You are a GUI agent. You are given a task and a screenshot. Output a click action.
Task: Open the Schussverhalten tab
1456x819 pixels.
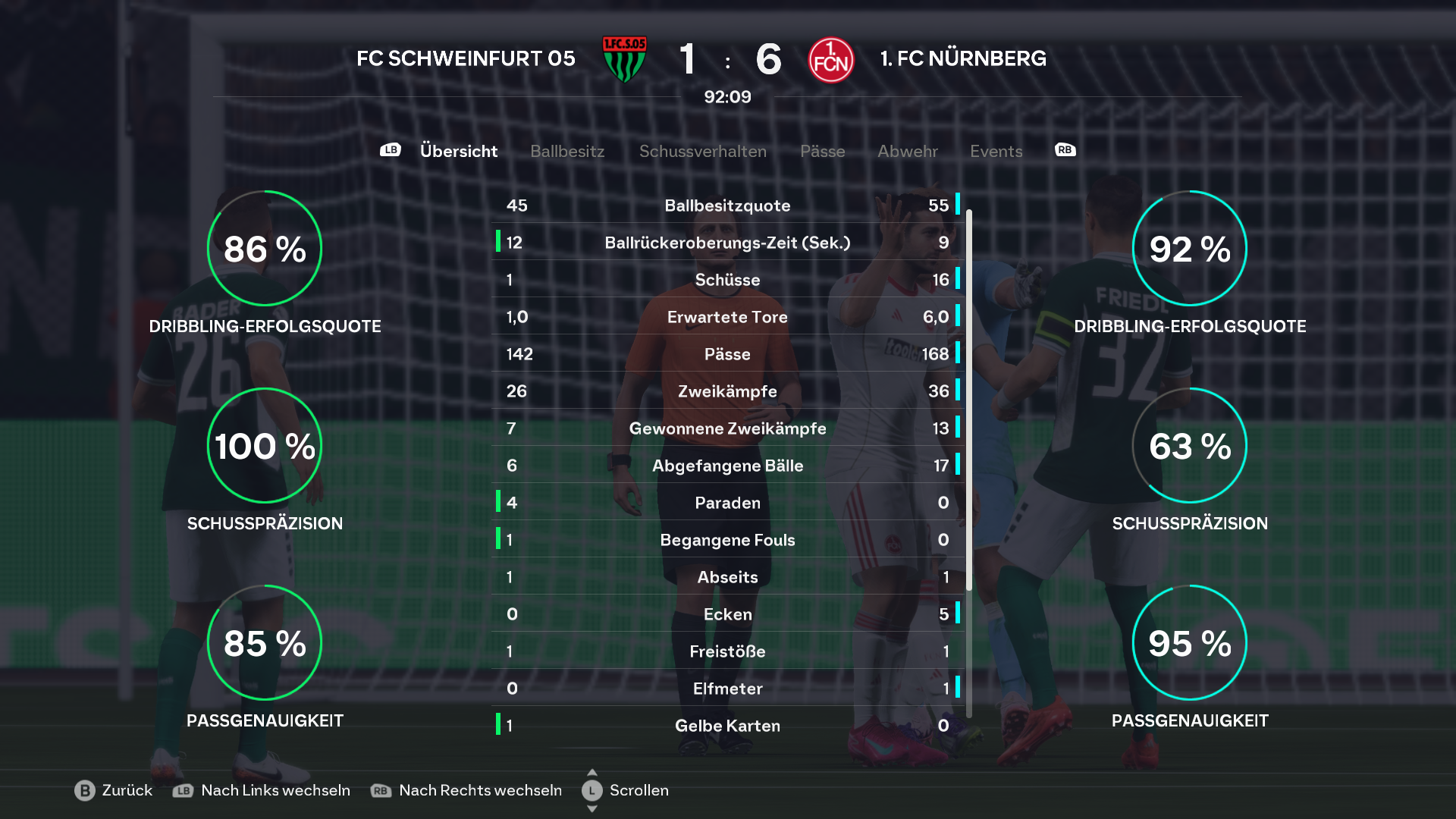(702, 151)
